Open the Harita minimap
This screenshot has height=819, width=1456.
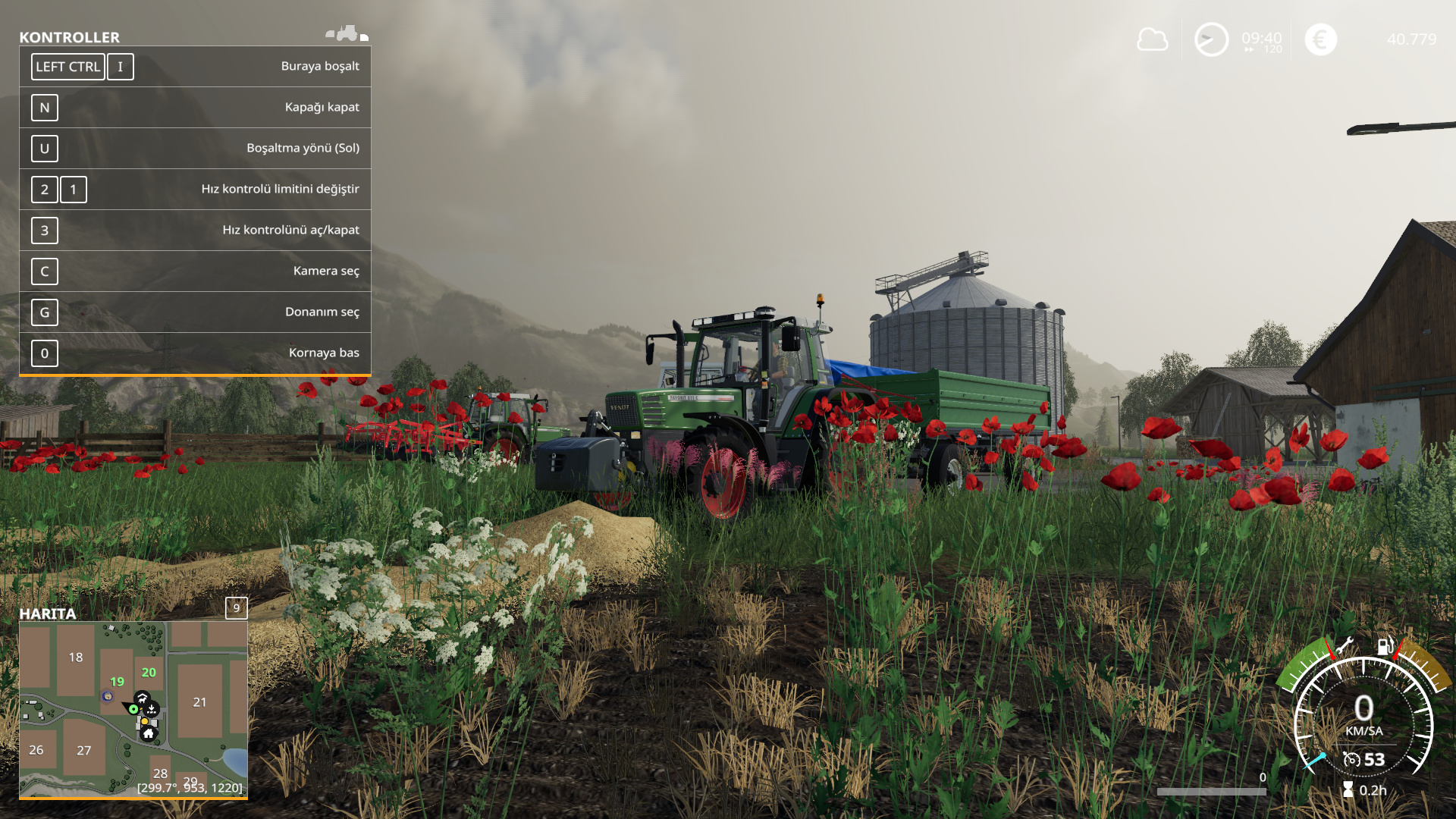133,708
